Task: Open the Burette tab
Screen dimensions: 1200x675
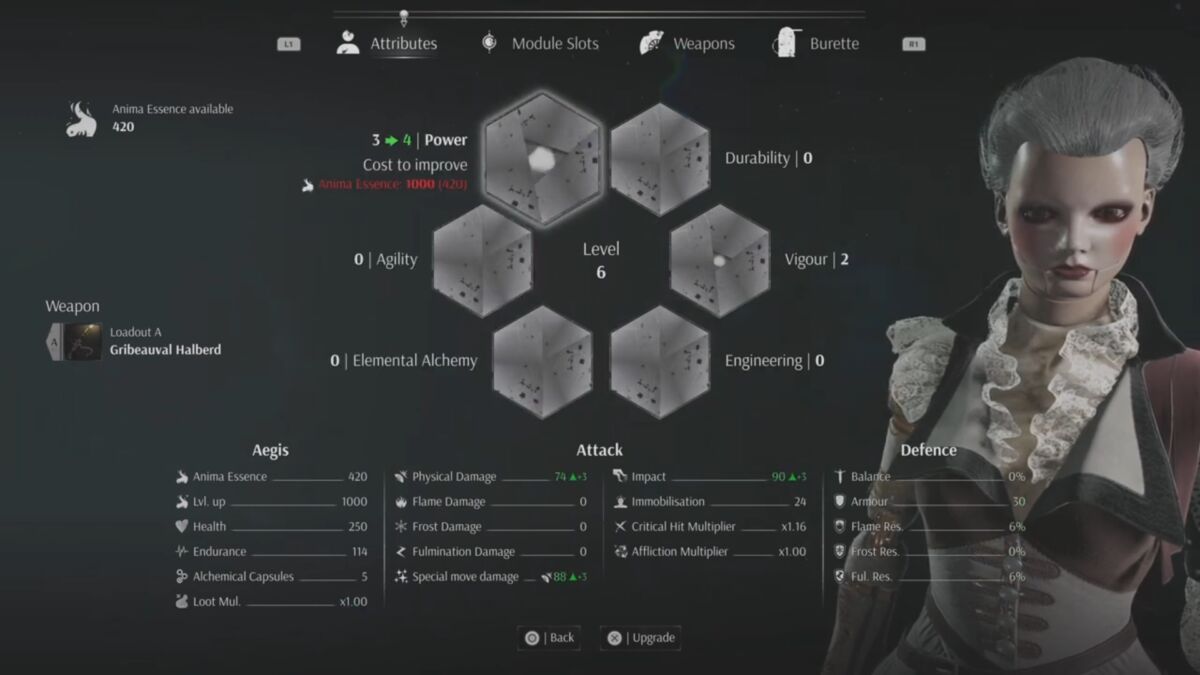Action: (x=816, y=44)
